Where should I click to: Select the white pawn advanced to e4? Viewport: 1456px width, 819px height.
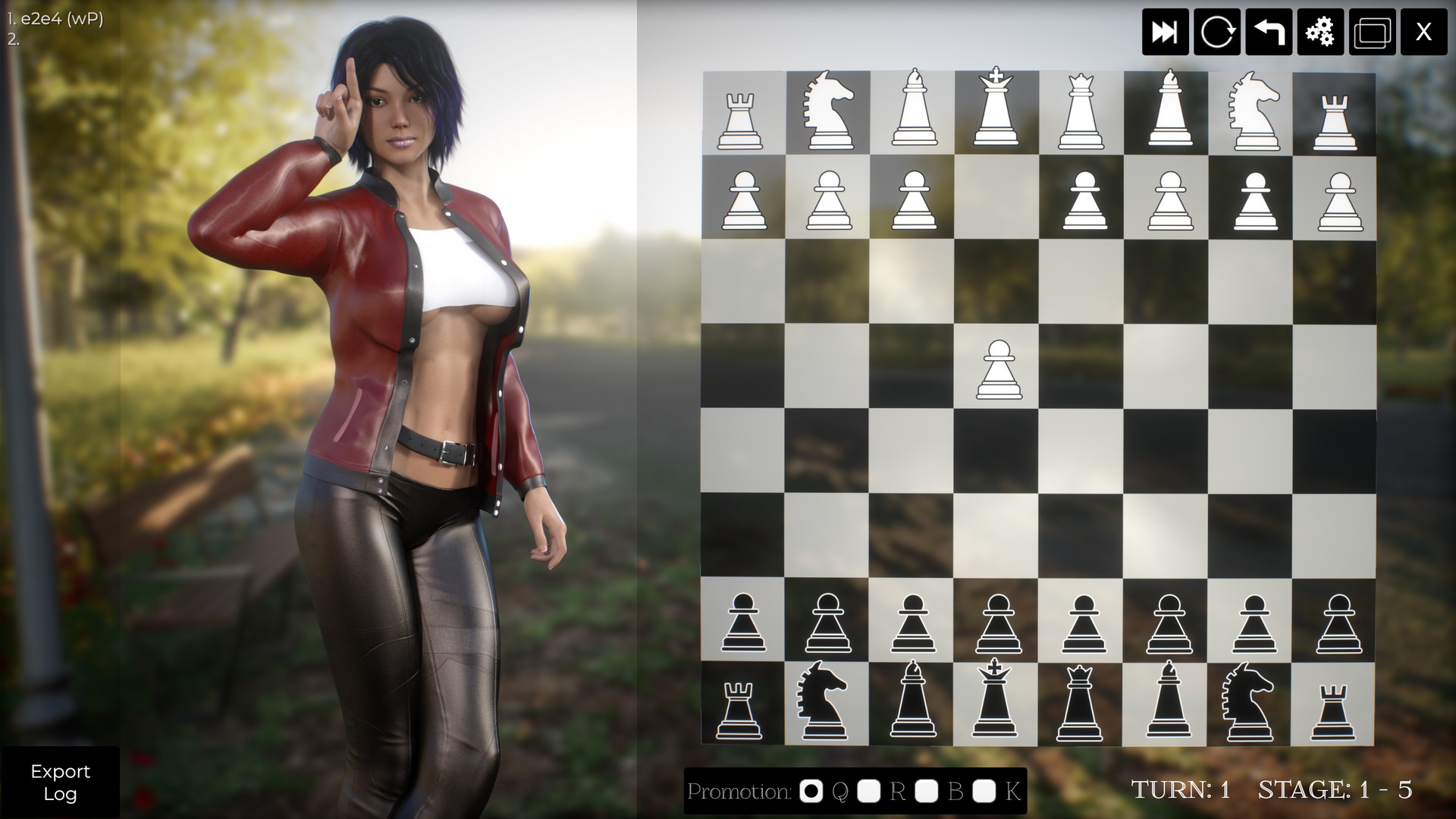point(999,369)
